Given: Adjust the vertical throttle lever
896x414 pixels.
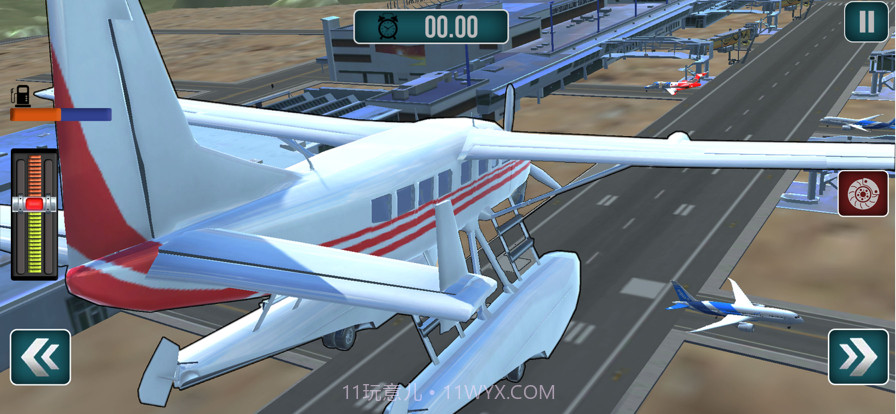Looking at the screenshot, I should tap(34, 204).
